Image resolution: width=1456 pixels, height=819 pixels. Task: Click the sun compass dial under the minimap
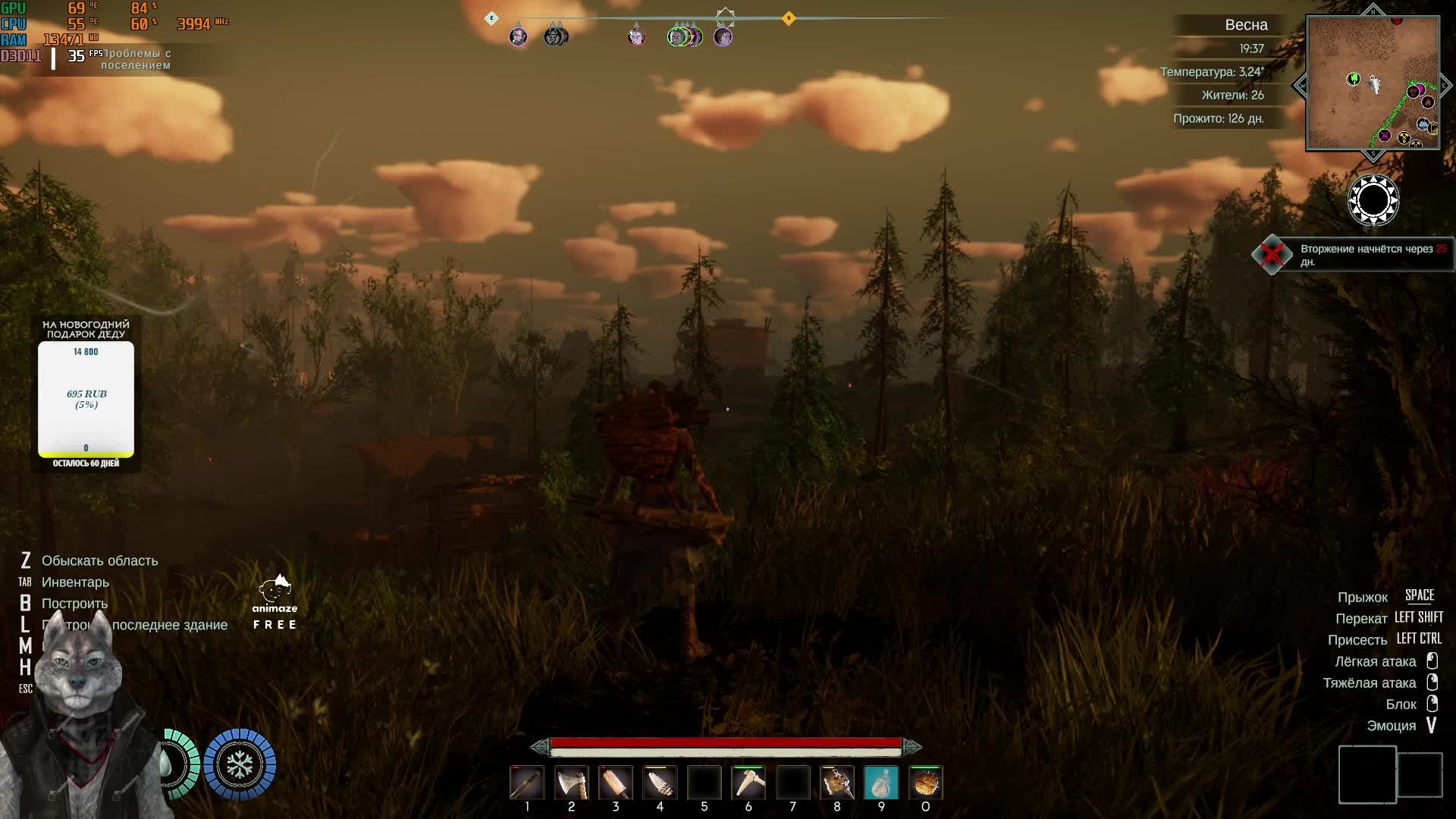1373,201
